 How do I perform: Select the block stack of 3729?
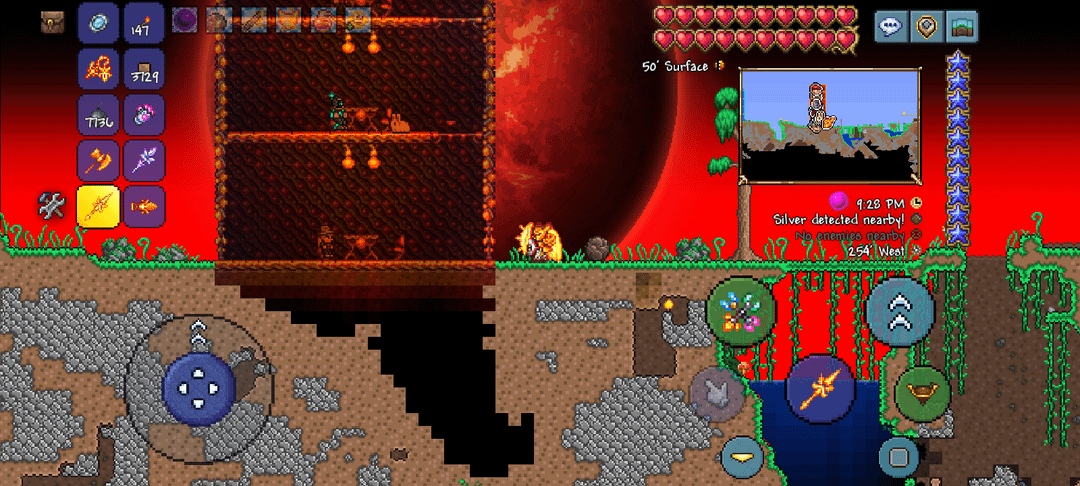[x=143, y=70]
